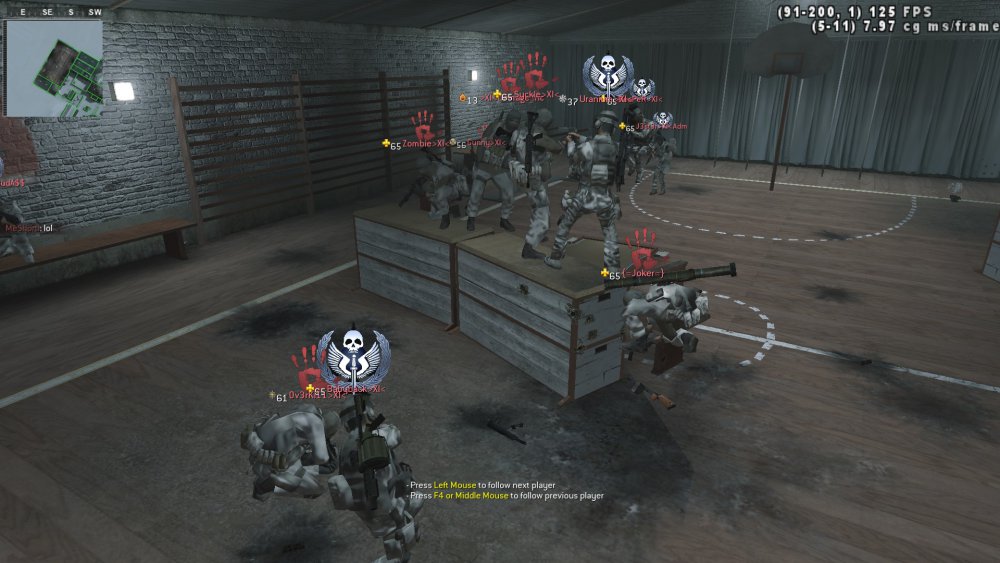Click the minimap in the corner
This screenshot has width=1000, height=563.
tap(55, 68)
